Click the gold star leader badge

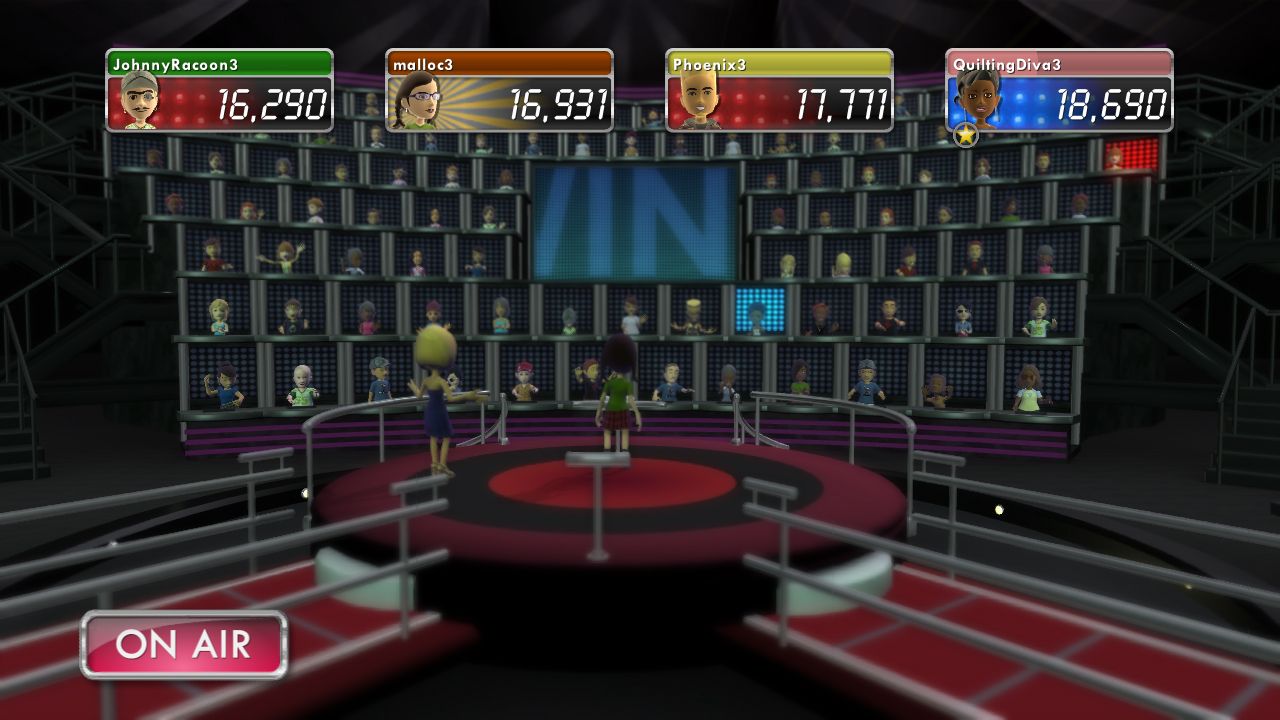click(965, 135)
